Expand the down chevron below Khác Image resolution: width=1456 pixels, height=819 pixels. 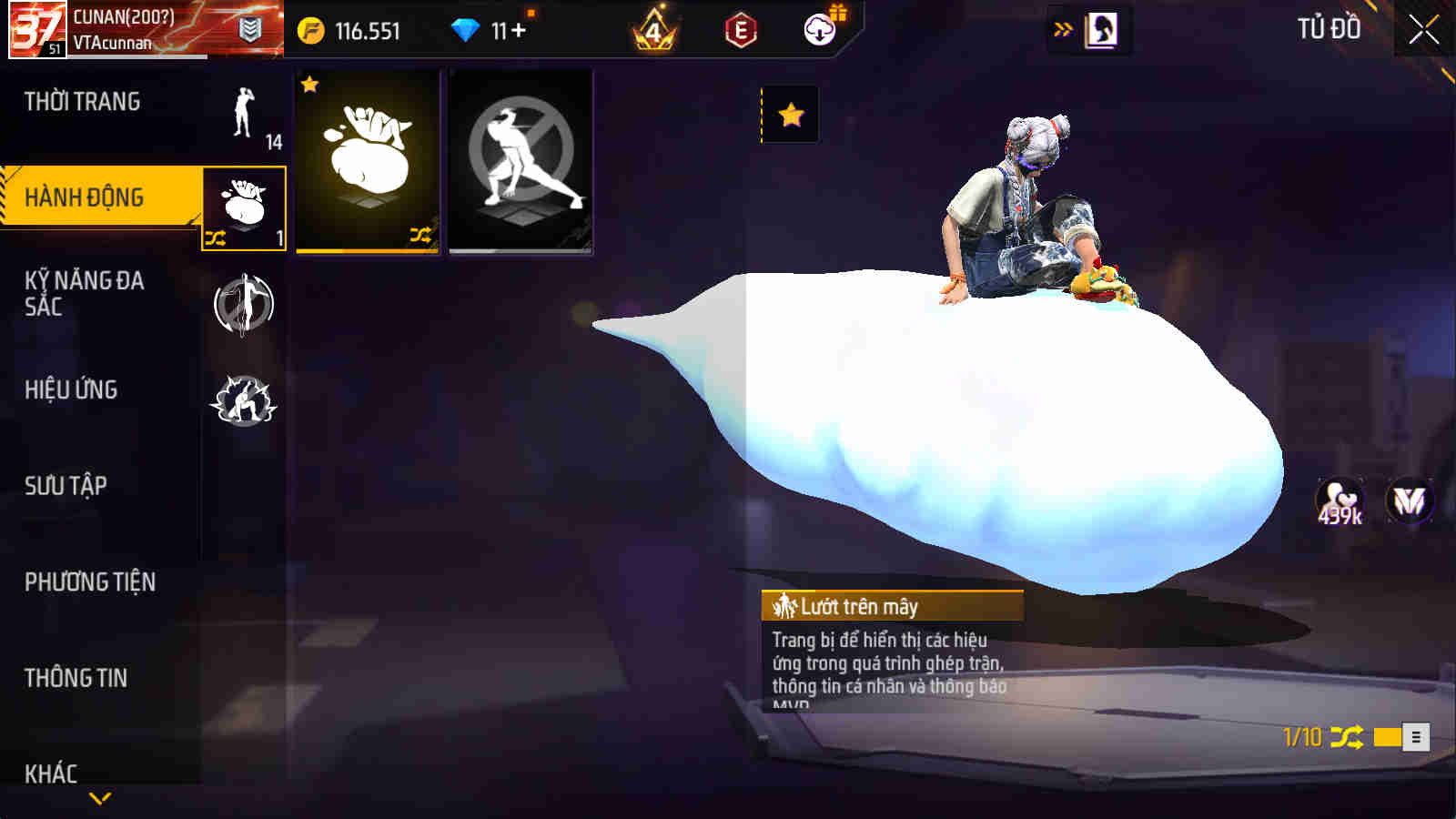[x=100, y=799]
